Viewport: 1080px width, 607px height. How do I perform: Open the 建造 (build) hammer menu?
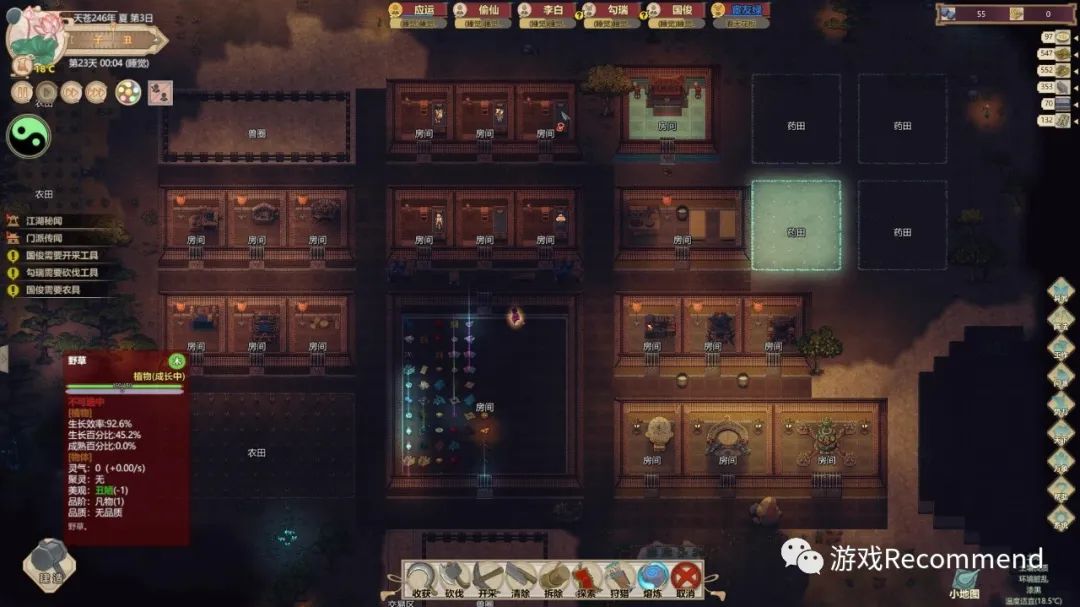coord(49,562)
